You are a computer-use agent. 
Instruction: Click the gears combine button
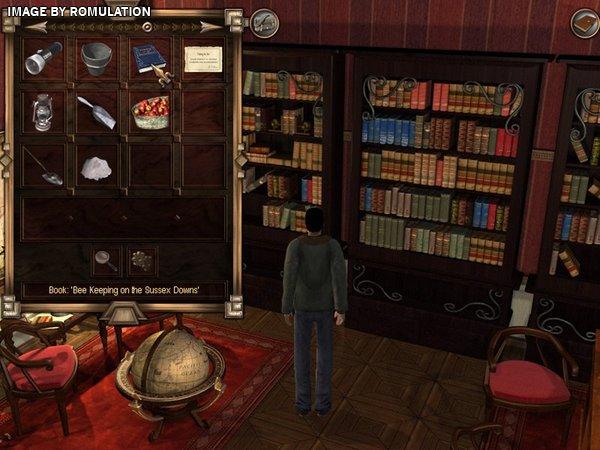[x=142, y=261]
